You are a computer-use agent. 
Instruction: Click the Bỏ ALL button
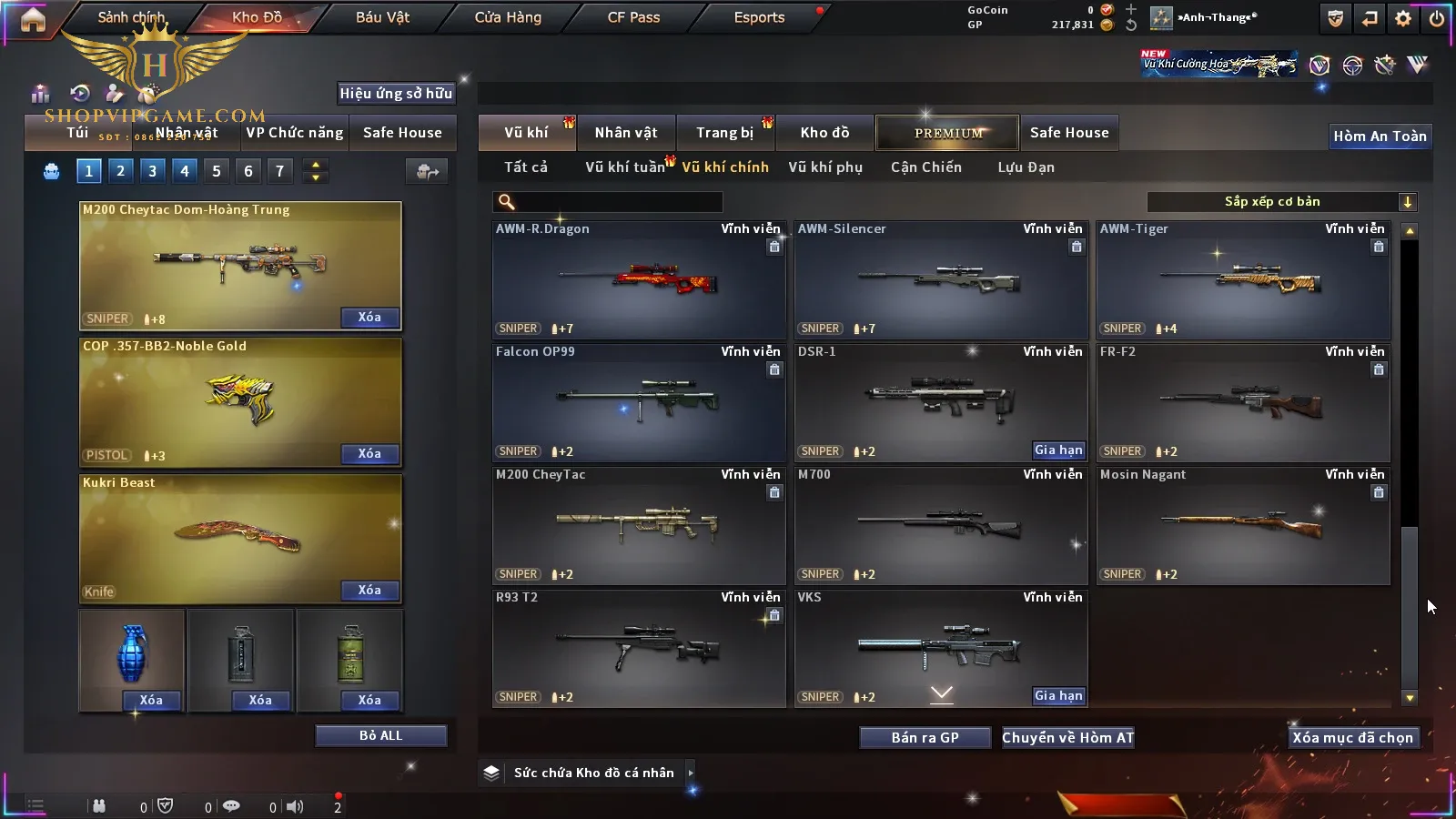(380, 735)
